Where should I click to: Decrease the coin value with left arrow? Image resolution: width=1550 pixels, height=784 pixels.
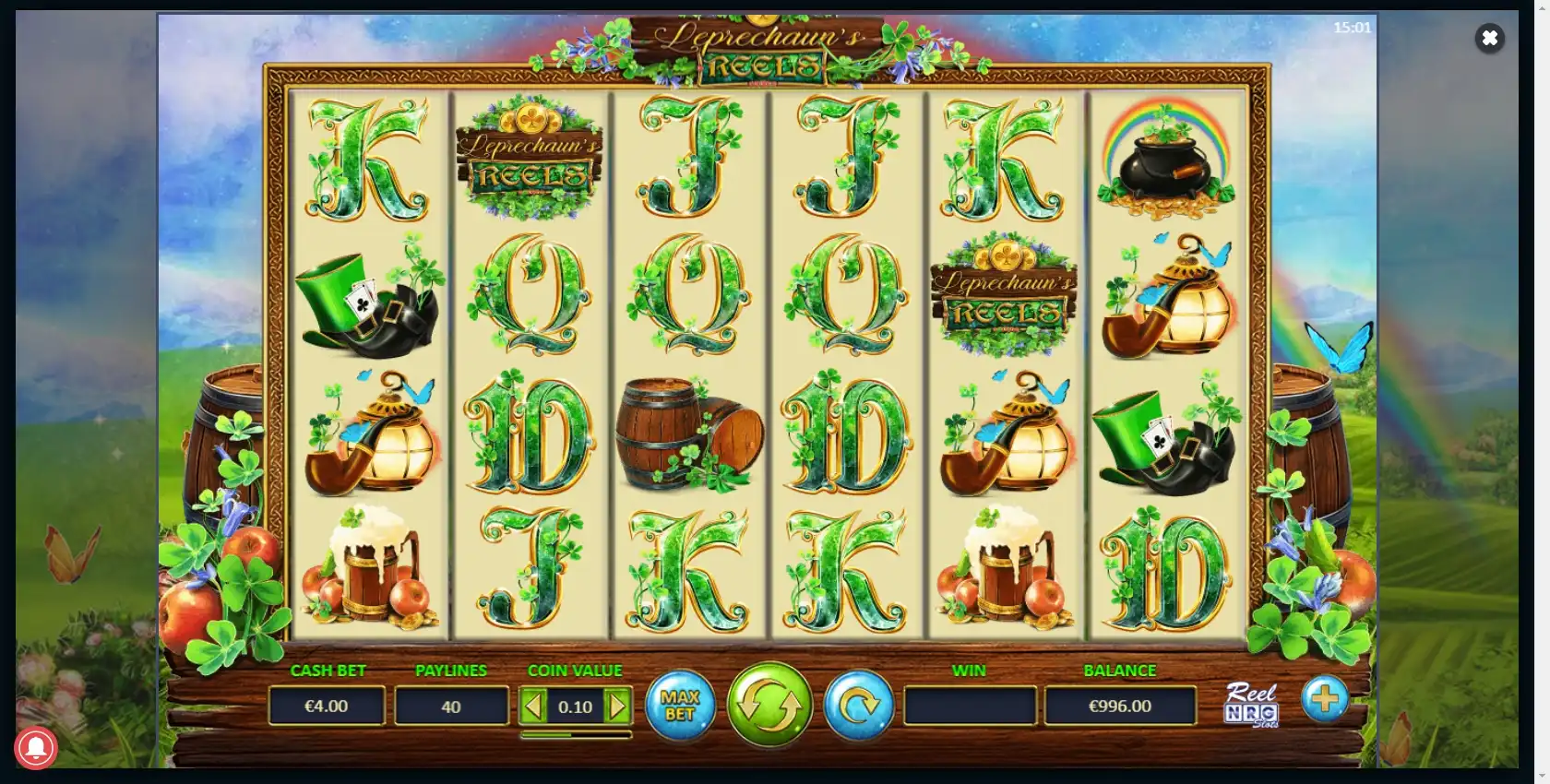point(533,707)
